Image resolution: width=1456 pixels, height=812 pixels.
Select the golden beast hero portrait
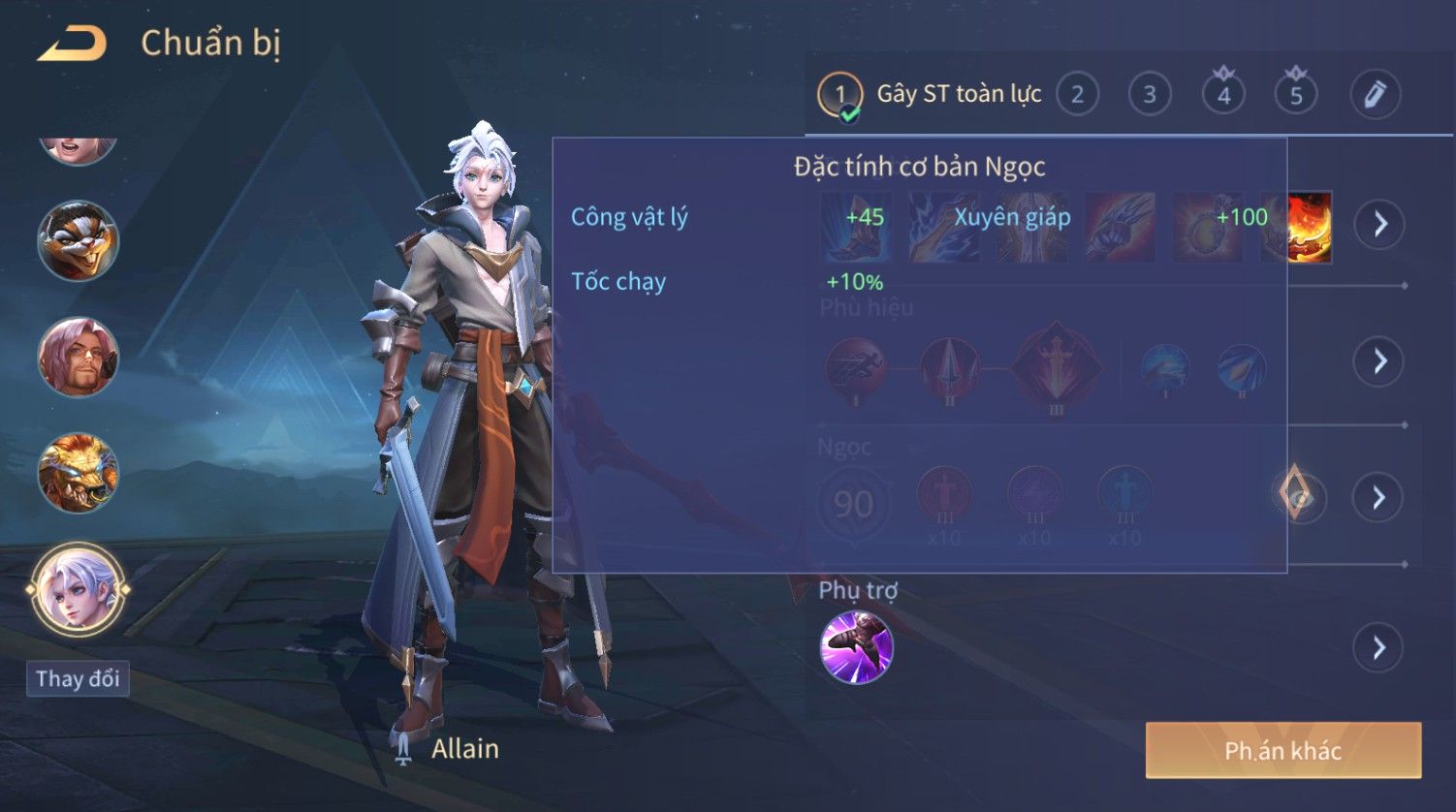78,473
